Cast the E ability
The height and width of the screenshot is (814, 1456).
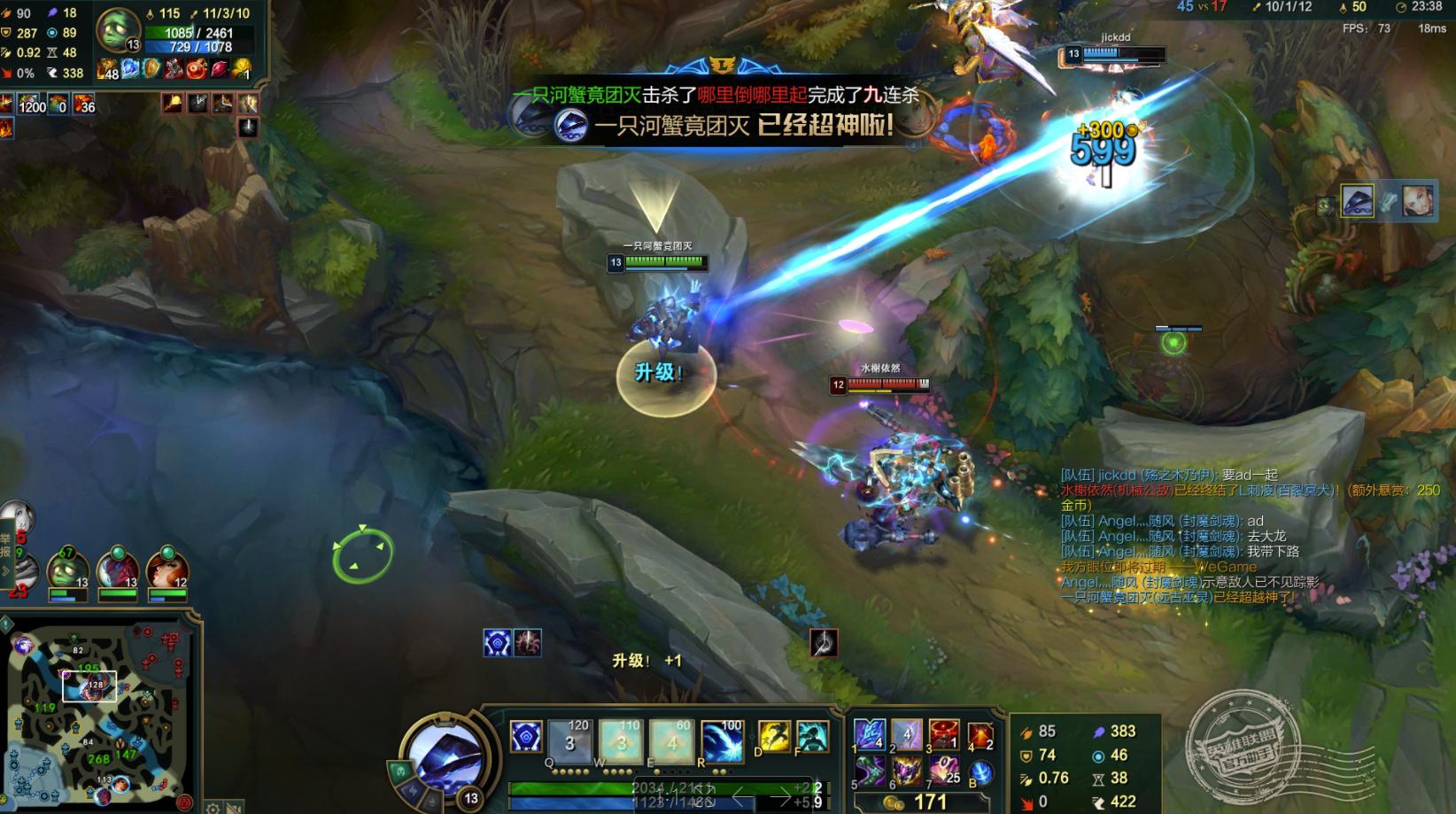point(671,740)
